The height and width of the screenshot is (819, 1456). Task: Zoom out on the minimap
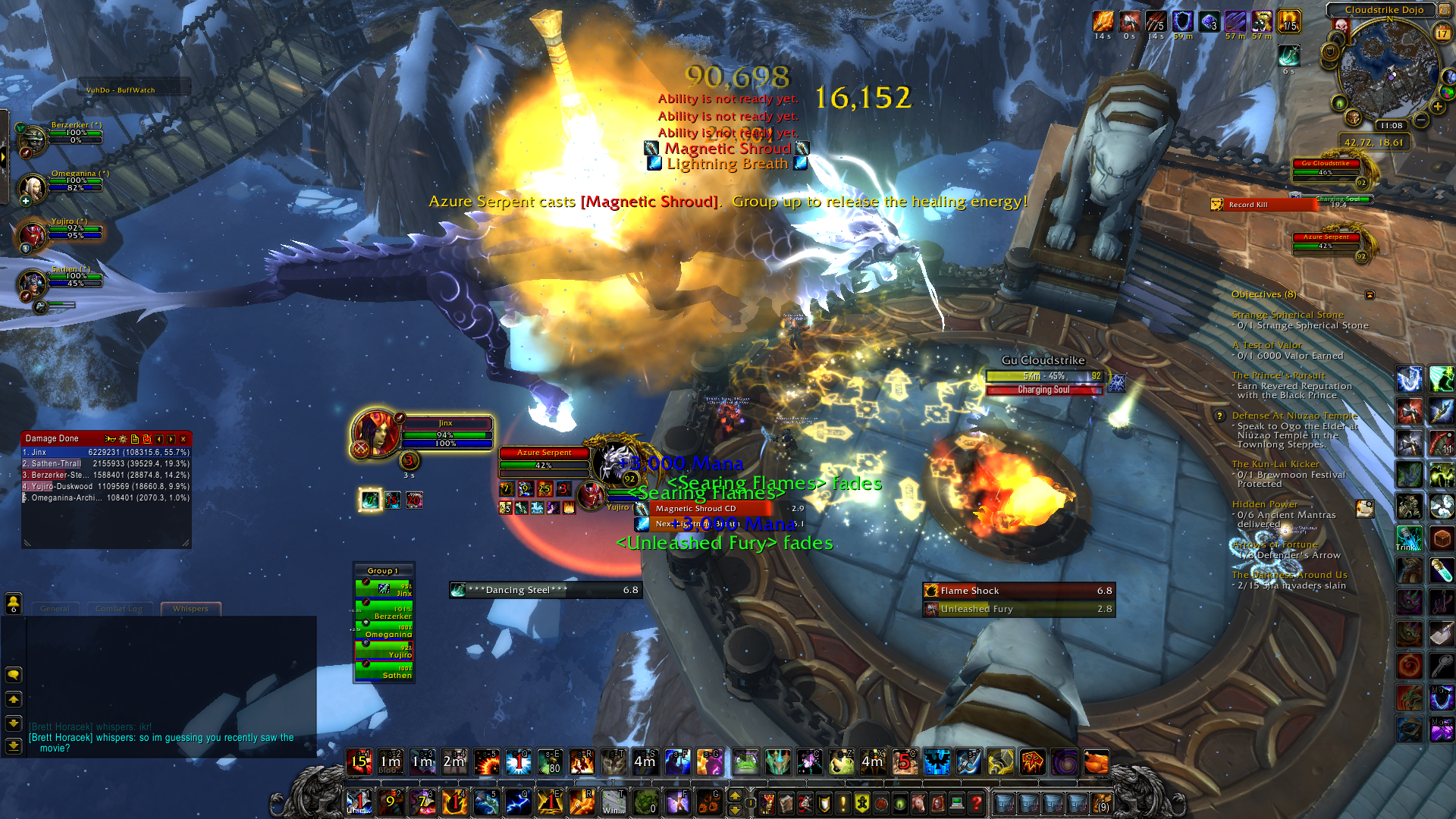tap(1421, 120)
